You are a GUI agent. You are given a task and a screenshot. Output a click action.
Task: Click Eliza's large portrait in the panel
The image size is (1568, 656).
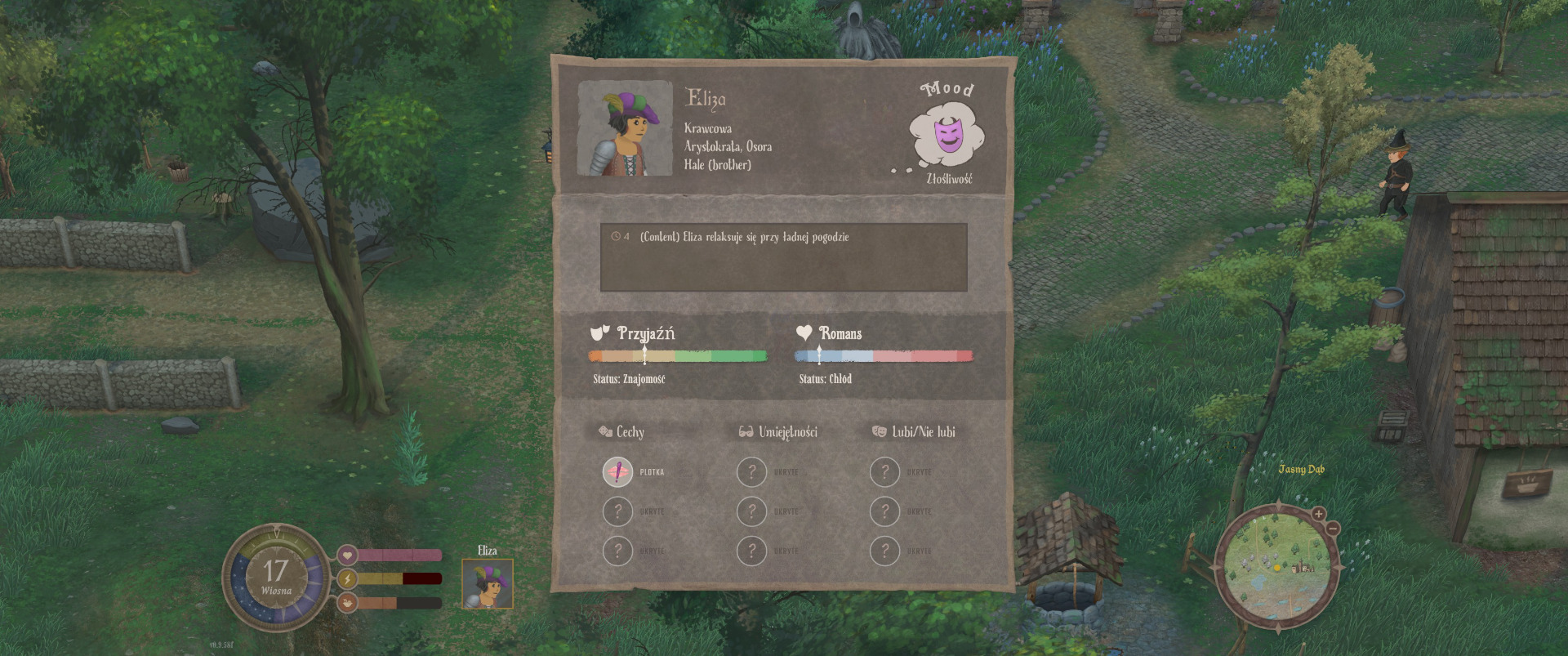tap(625, 128)
